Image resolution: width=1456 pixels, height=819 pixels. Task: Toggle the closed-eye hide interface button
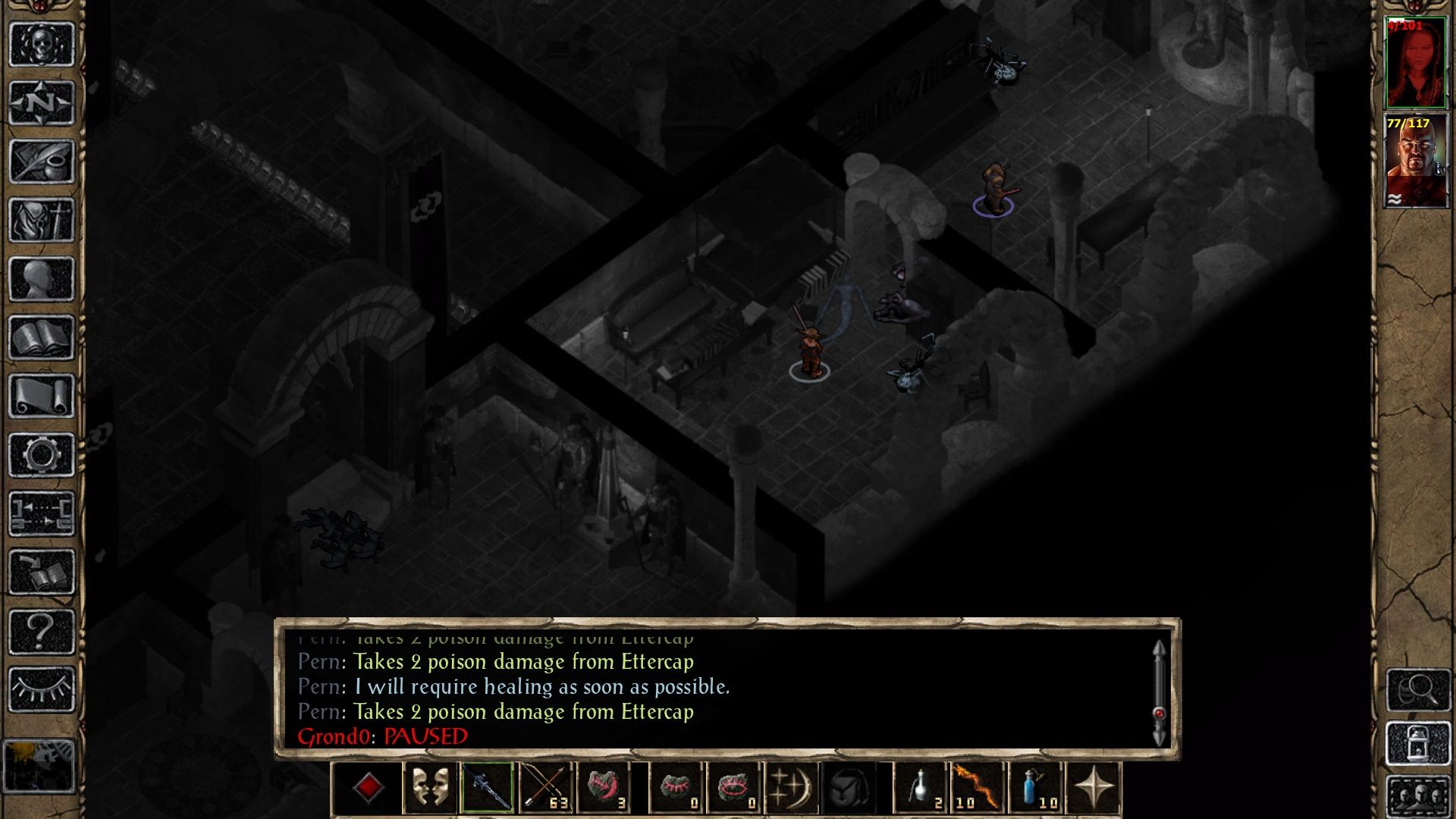pos(42,689)
